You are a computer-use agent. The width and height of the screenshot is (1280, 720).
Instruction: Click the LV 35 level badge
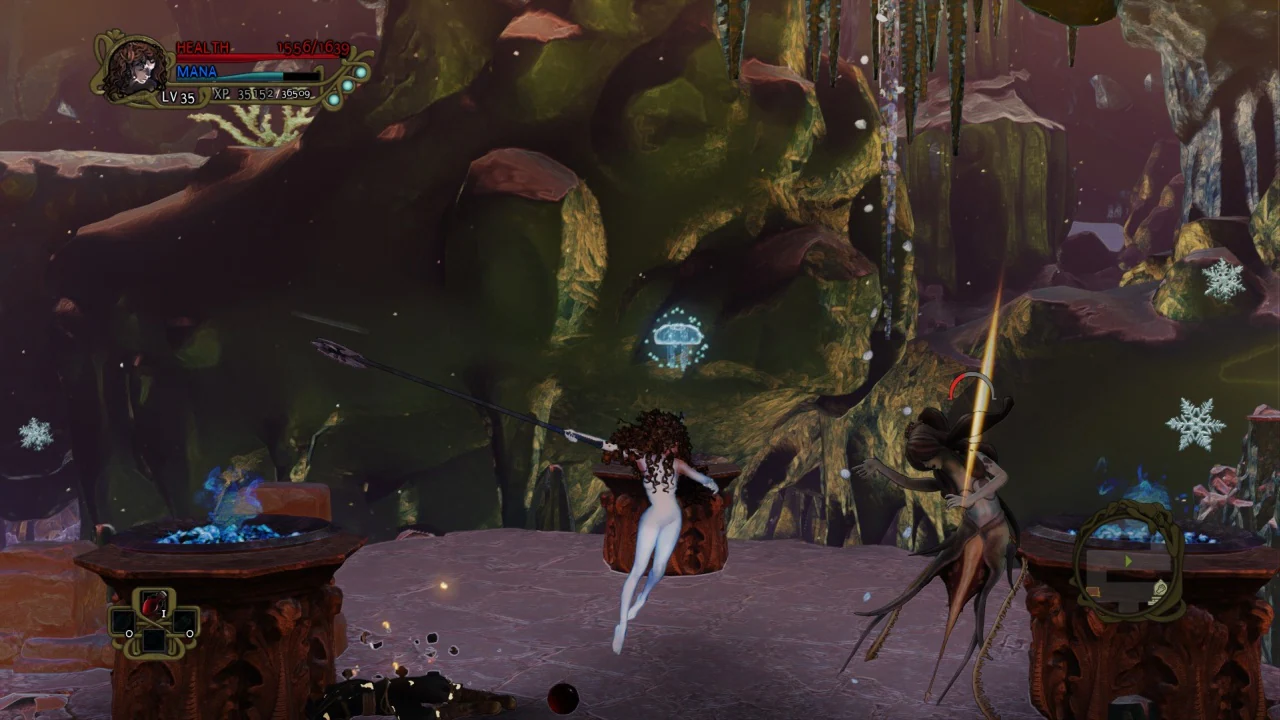pos(178,97)
